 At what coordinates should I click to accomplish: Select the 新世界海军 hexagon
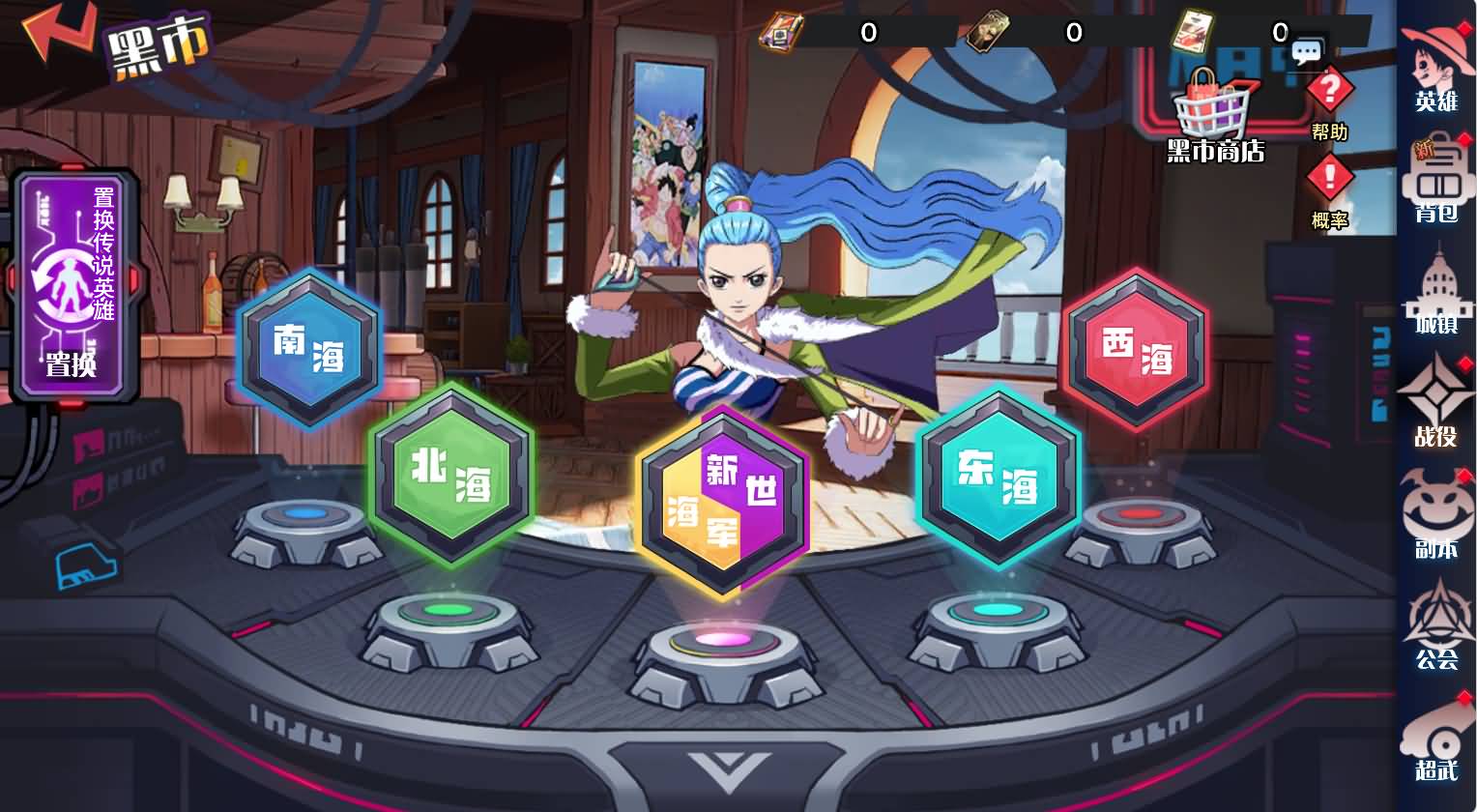coord(723,498)
